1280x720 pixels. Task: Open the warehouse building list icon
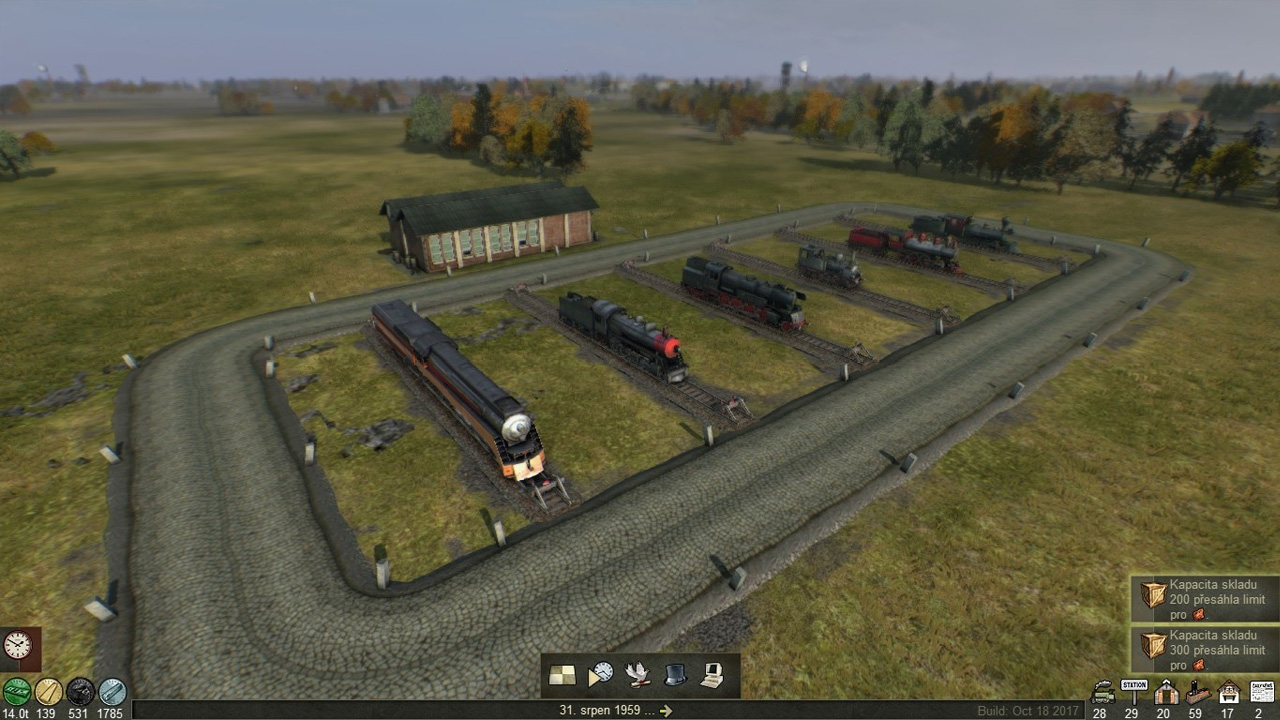pos(1229,691)
